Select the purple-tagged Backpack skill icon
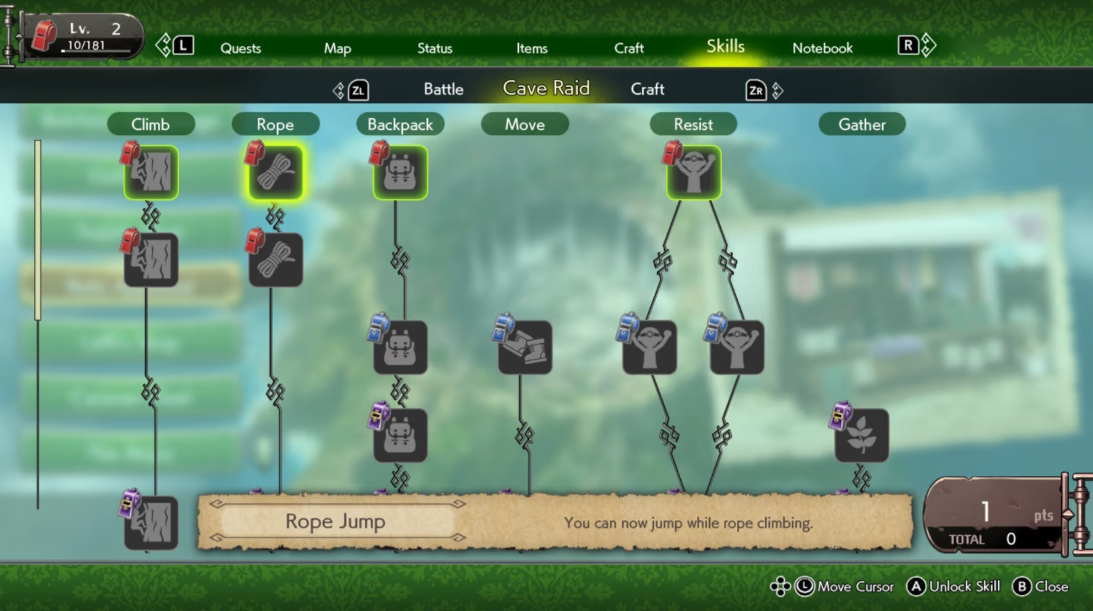This screenshot has width=1093, height=611. point(400,436)
